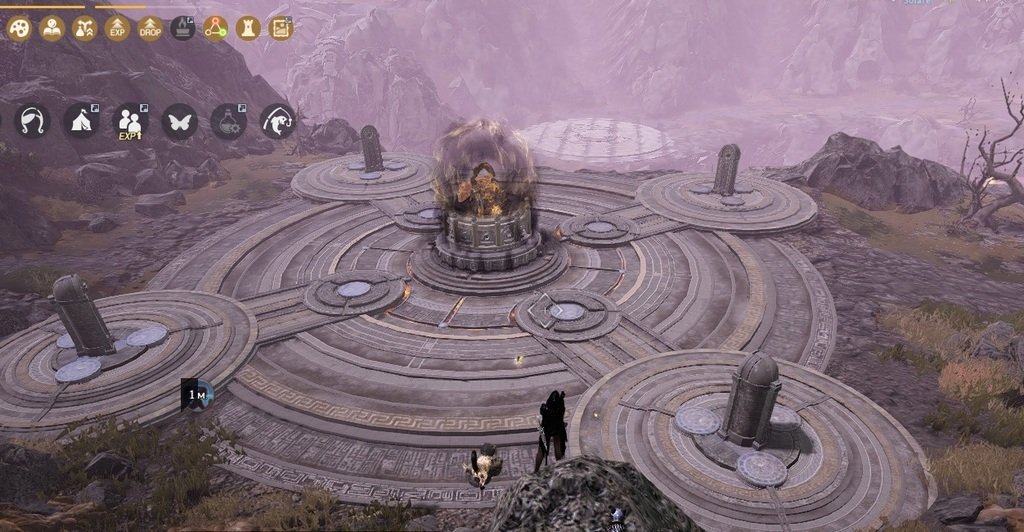Screen dimensions: 1024x532
Task: Open the person-reading-book icon
Action: tap(52, 28)
